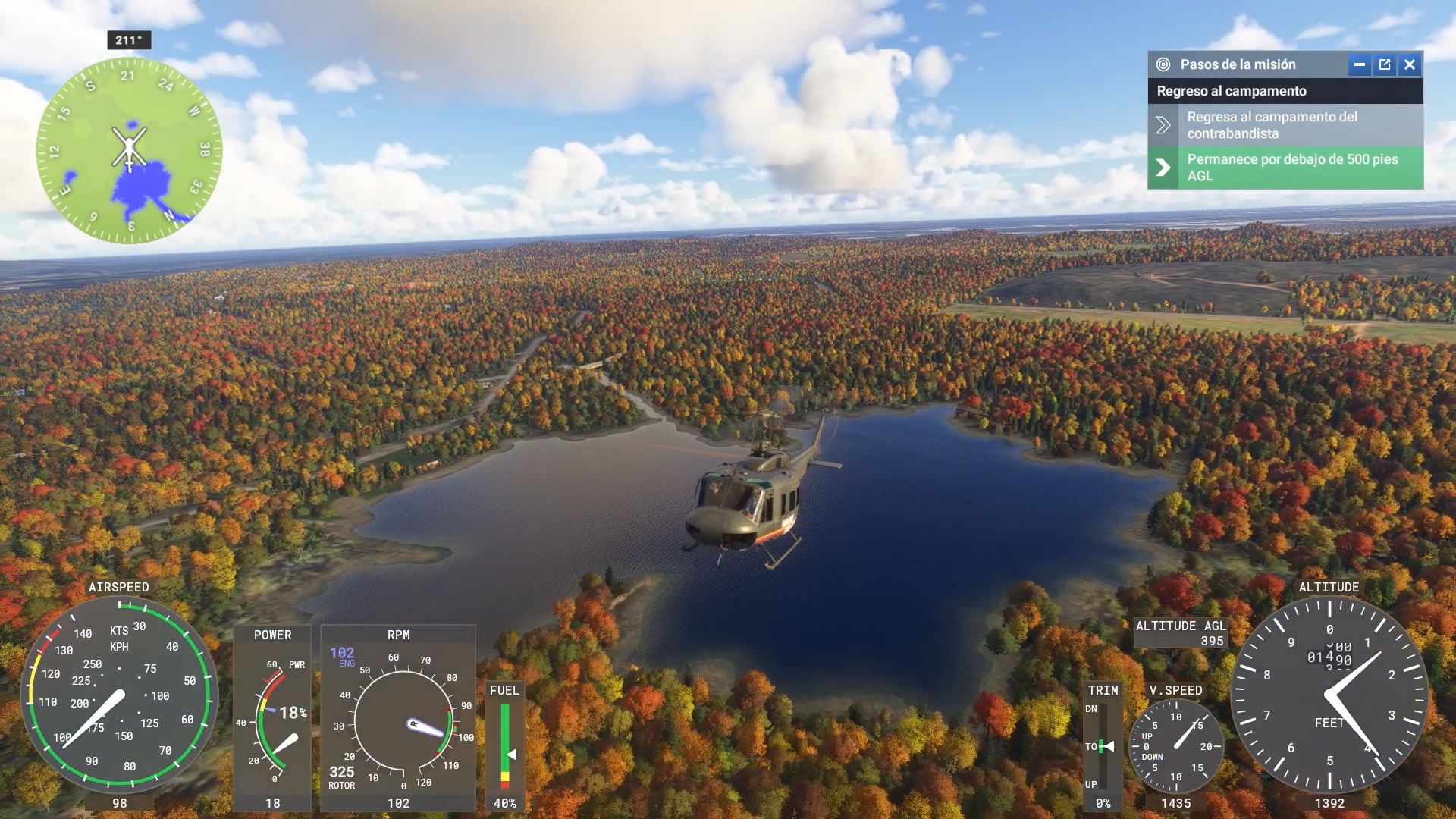Click the circular compass minimap

click(x=130, y=150)
